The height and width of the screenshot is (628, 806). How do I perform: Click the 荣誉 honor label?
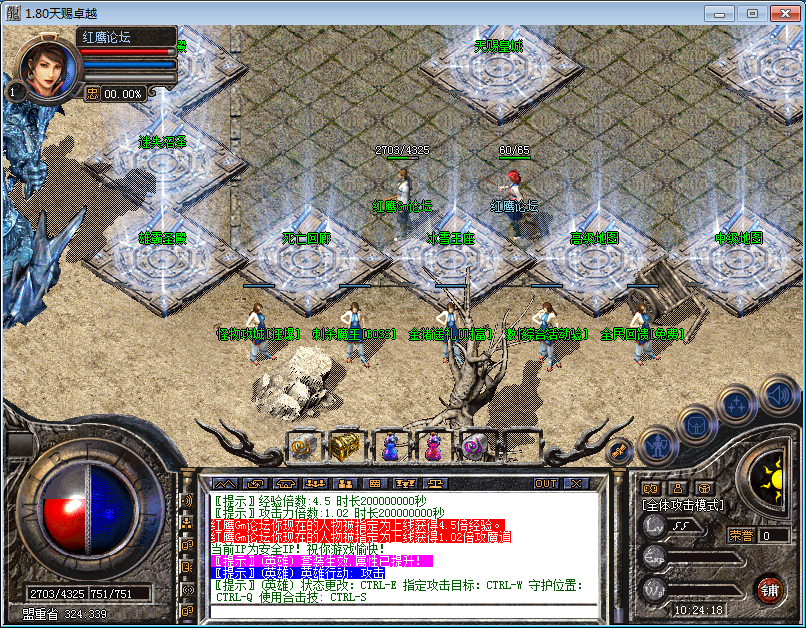(x=740, y=535)
